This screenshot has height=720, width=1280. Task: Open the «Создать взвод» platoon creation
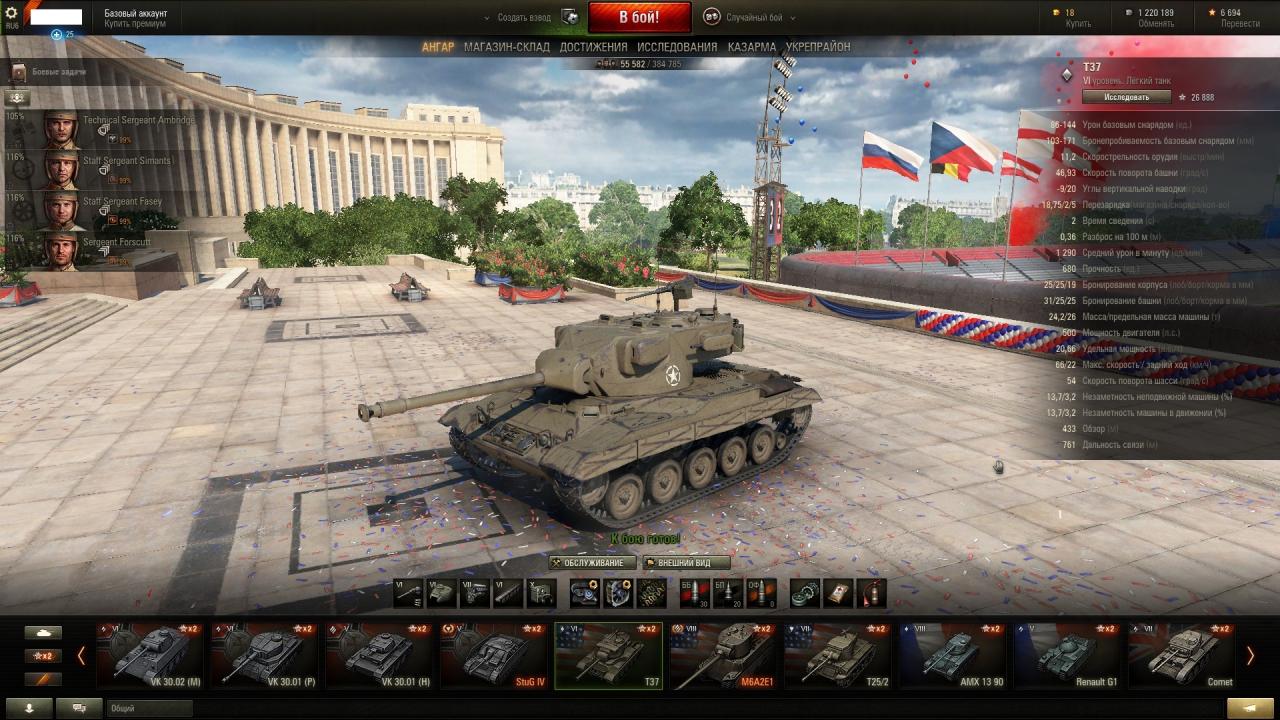[524, 17]
